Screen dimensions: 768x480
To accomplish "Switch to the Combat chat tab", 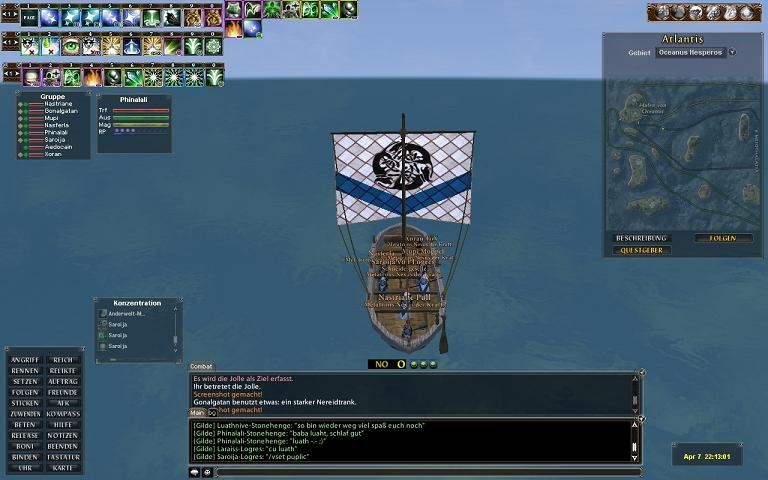I will [x=201, y=367].
